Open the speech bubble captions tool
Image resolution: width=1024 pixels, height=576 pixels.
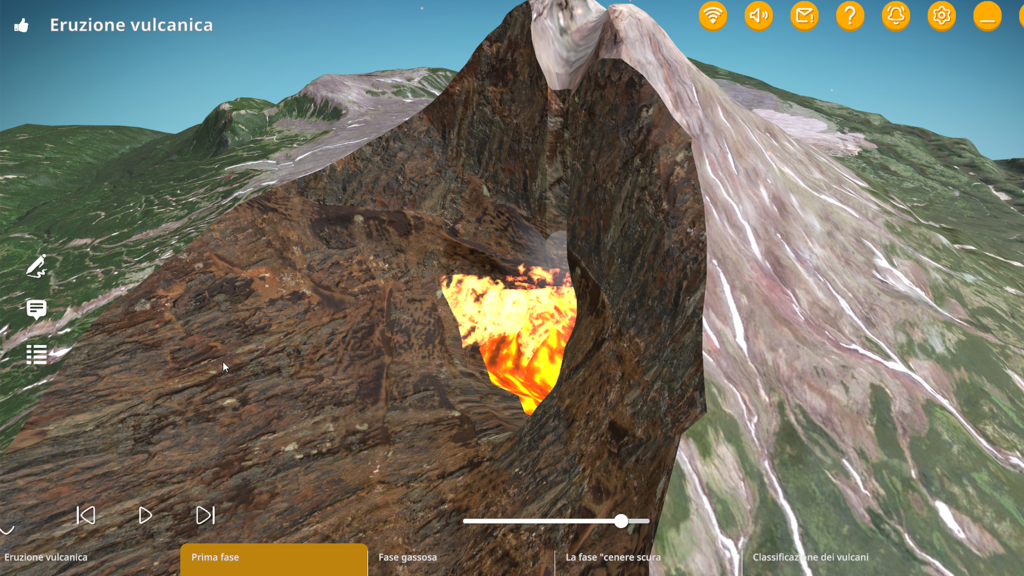click(37, 310)
